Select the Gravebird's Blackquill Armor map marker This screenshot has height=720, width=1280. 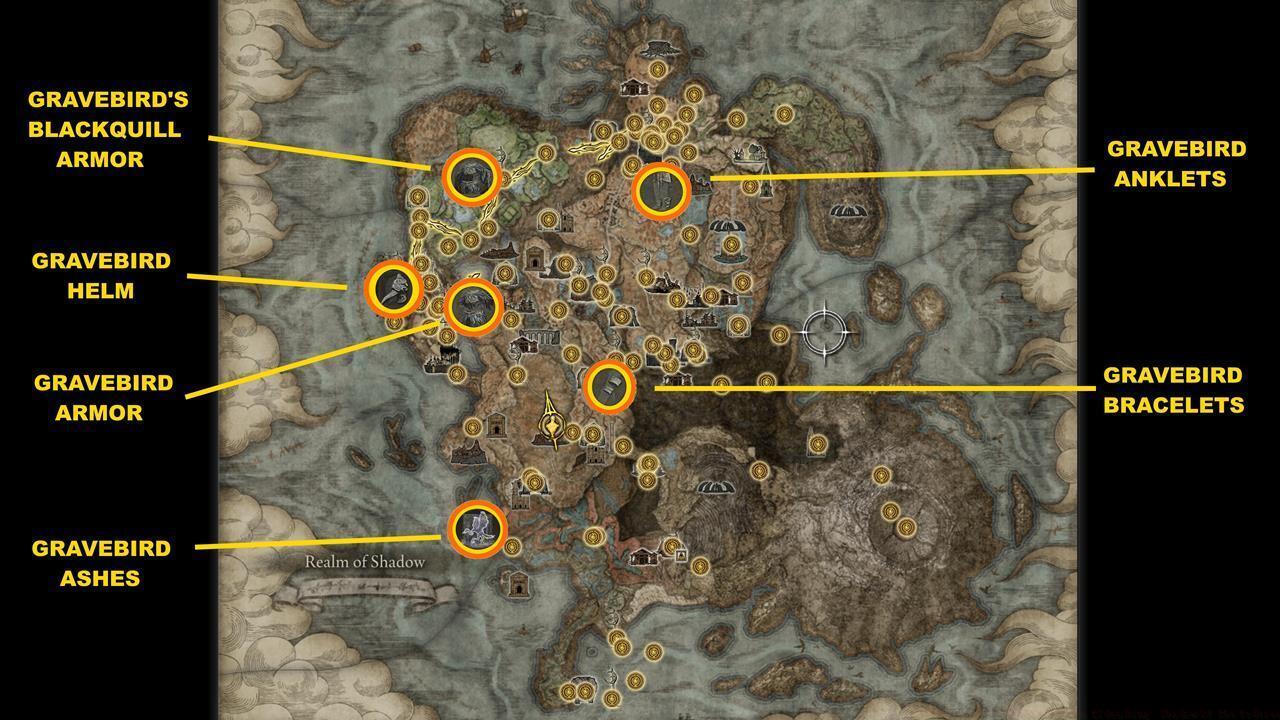[x=470, y=176]
